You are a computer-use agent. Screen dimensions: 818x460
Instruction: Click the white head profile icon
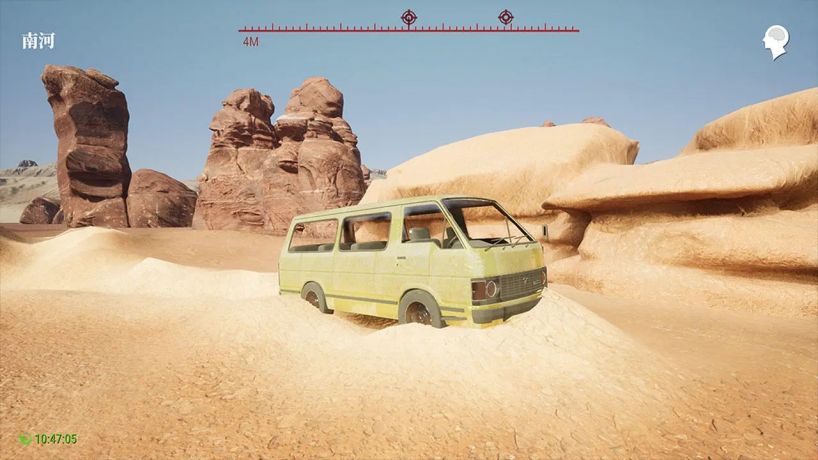click(776, 41)
